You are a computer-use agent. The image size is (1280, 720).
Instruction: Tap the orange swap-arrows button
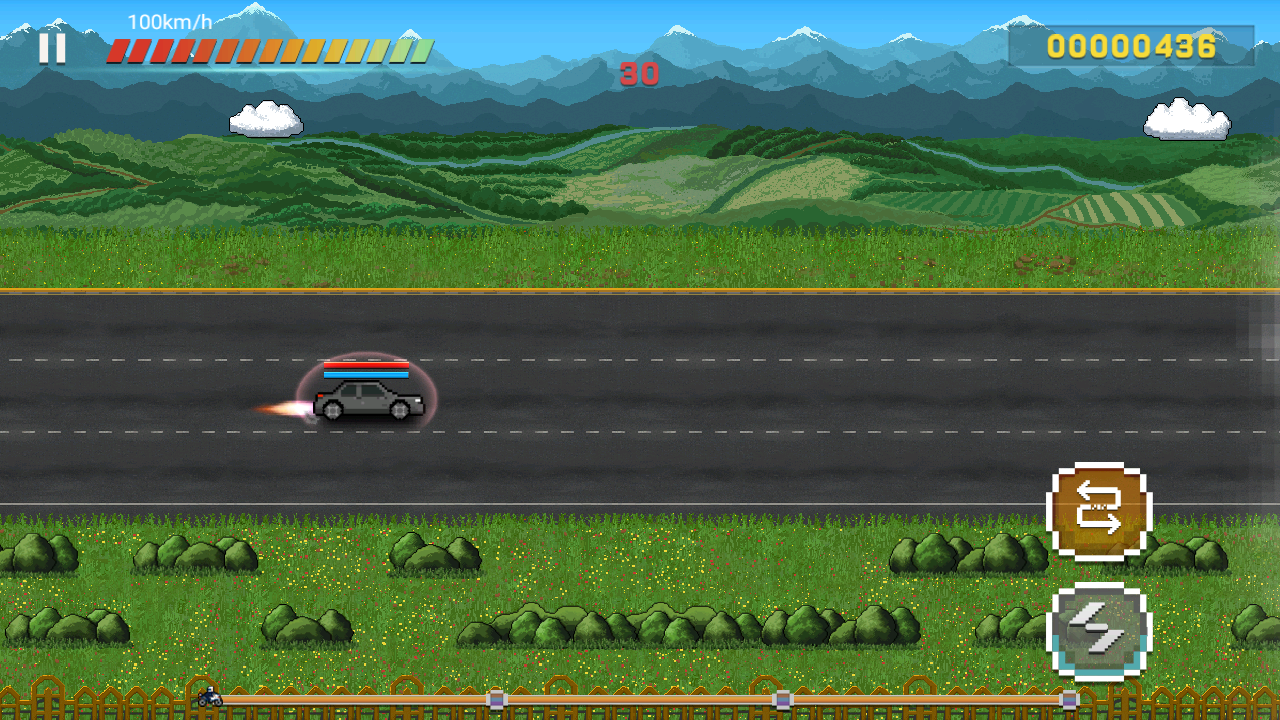[x=1099, y=512]
